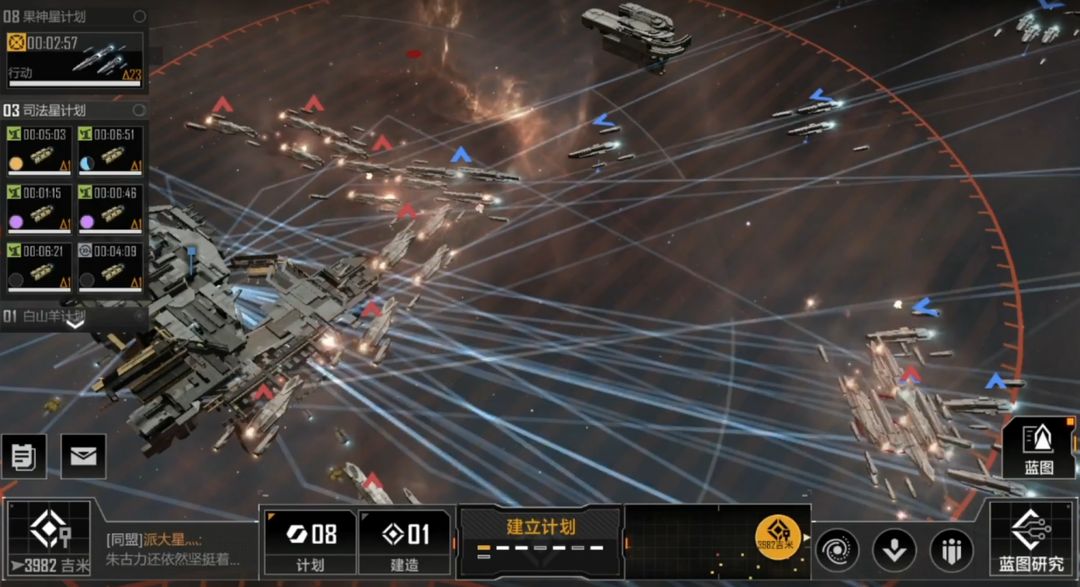
Task: Select the ship card with 00:04:09 timer
Action: (110, 265)
